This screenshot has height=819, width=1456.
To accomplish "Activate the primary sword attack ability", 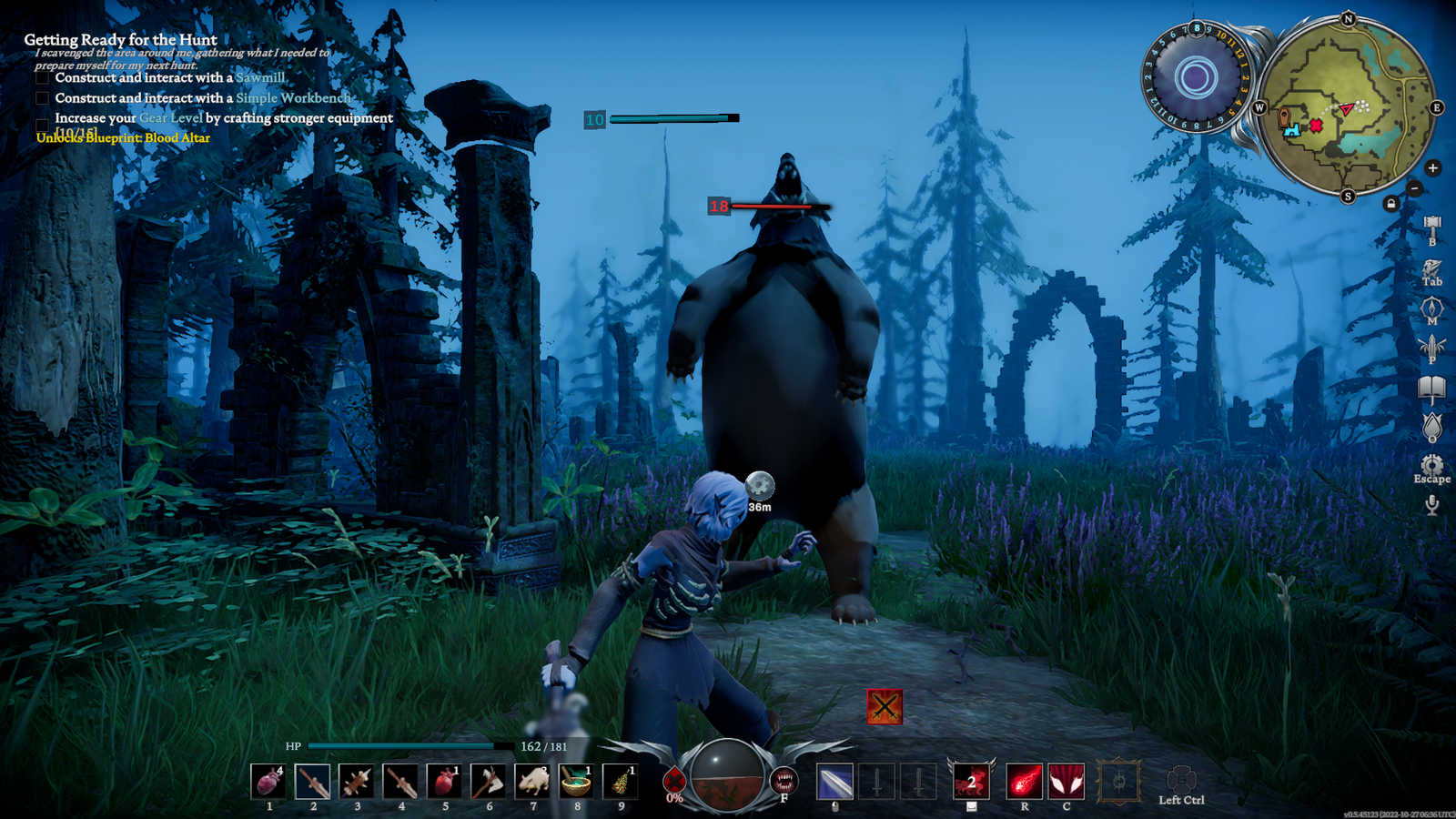I will click(x=834, y=782).
